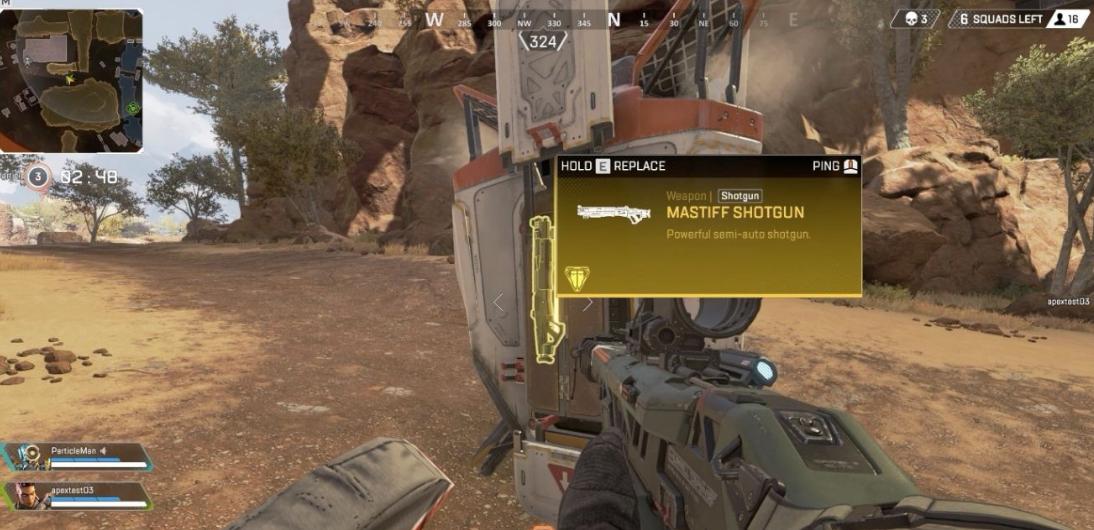The width and height of the screenshot is (1094, 530).
Task: Select teammate ParticleMan's squad banner
Action: pyautogui.click(x=78, y=457)
